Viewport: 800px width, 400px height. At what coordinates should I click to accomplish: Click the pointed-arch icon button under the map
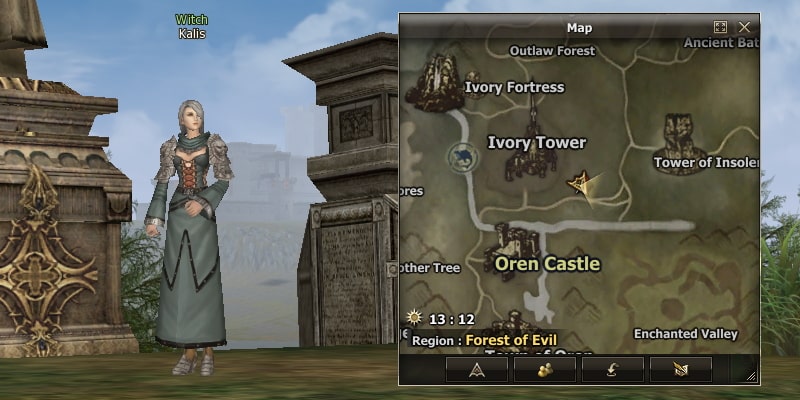476,369
